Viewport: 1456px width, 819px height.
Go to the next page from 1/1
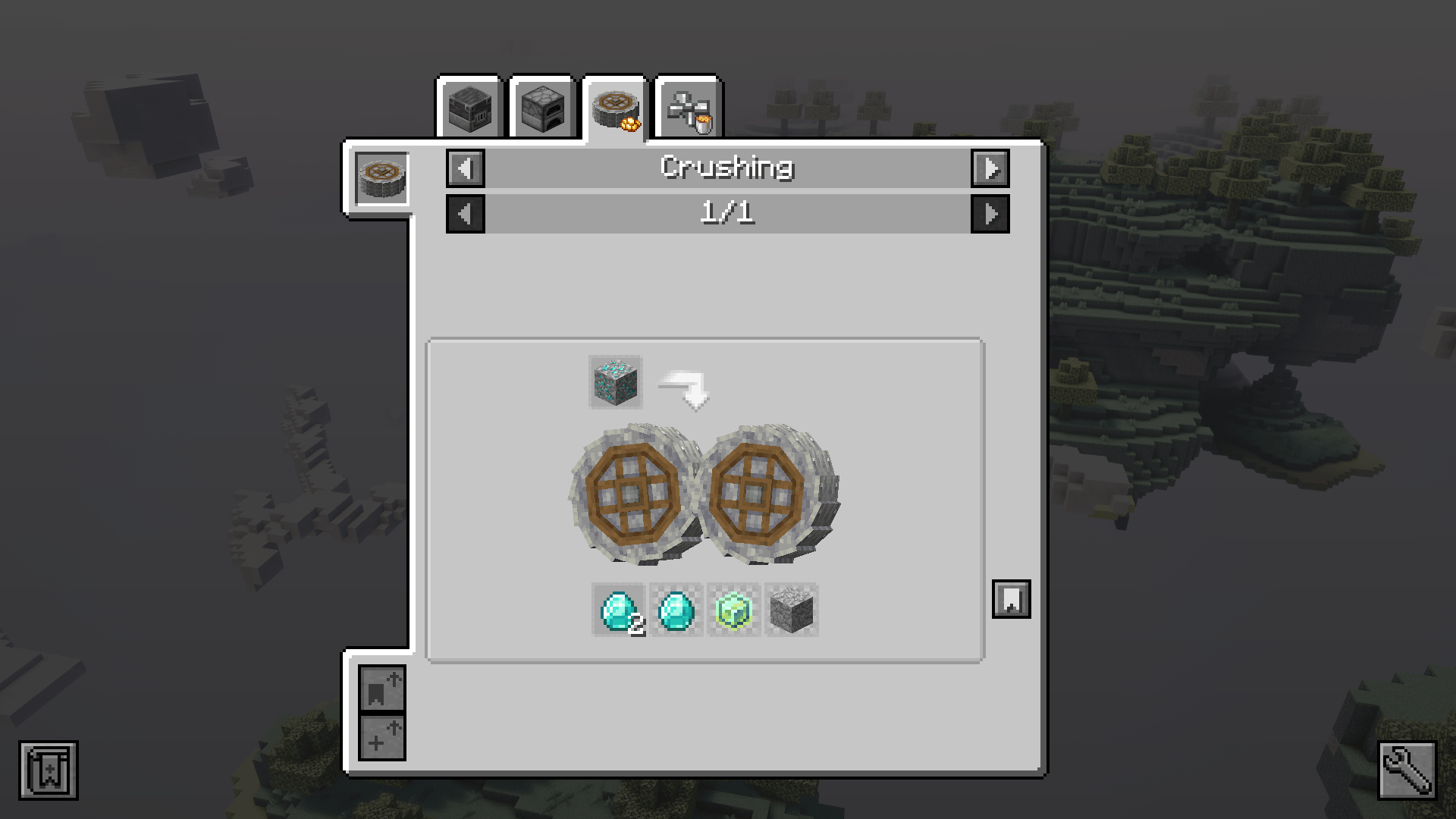990,214
